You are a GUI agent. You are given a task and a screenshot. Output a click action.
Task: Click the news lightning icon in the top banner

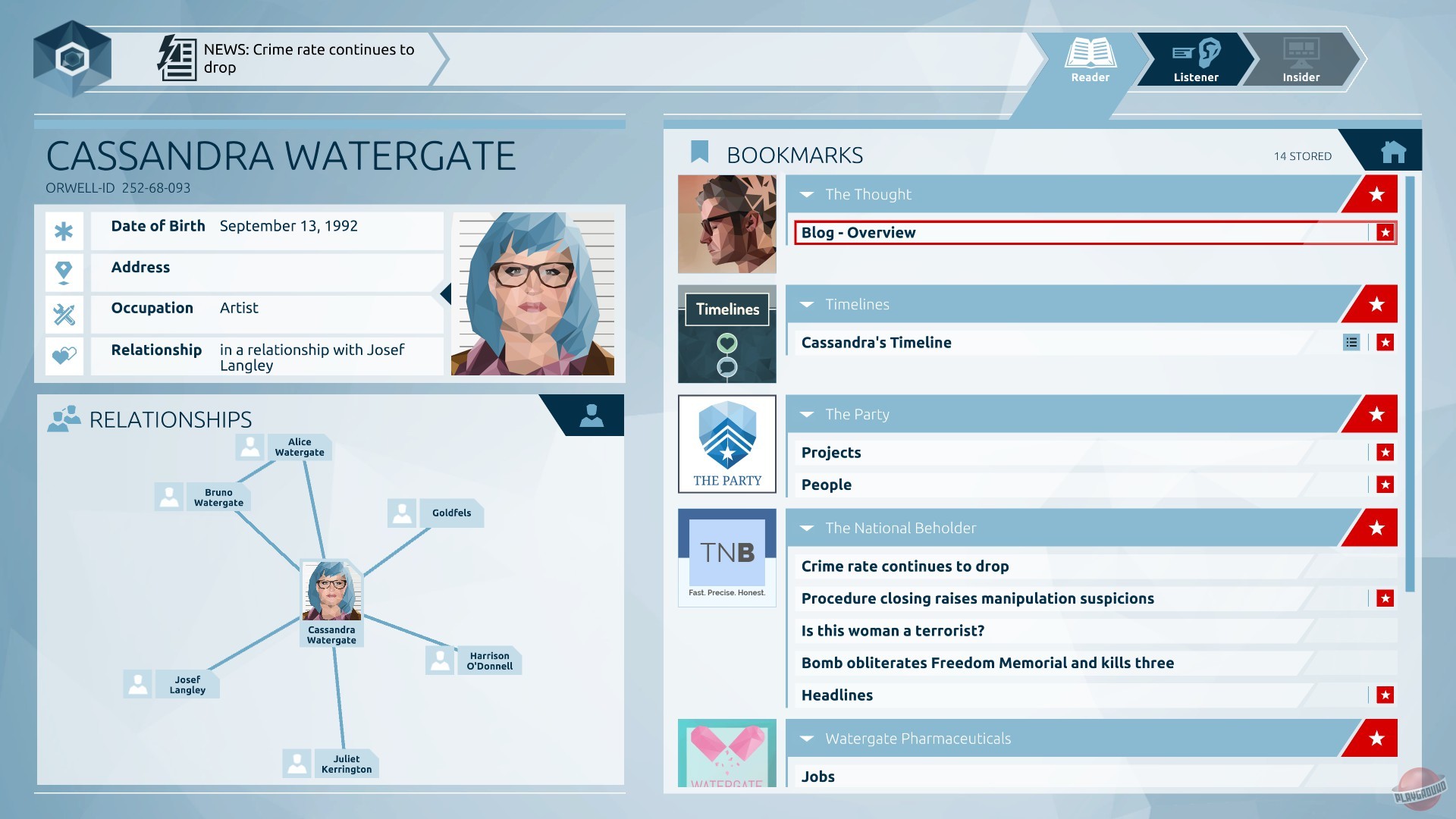(x=177, y=56)
